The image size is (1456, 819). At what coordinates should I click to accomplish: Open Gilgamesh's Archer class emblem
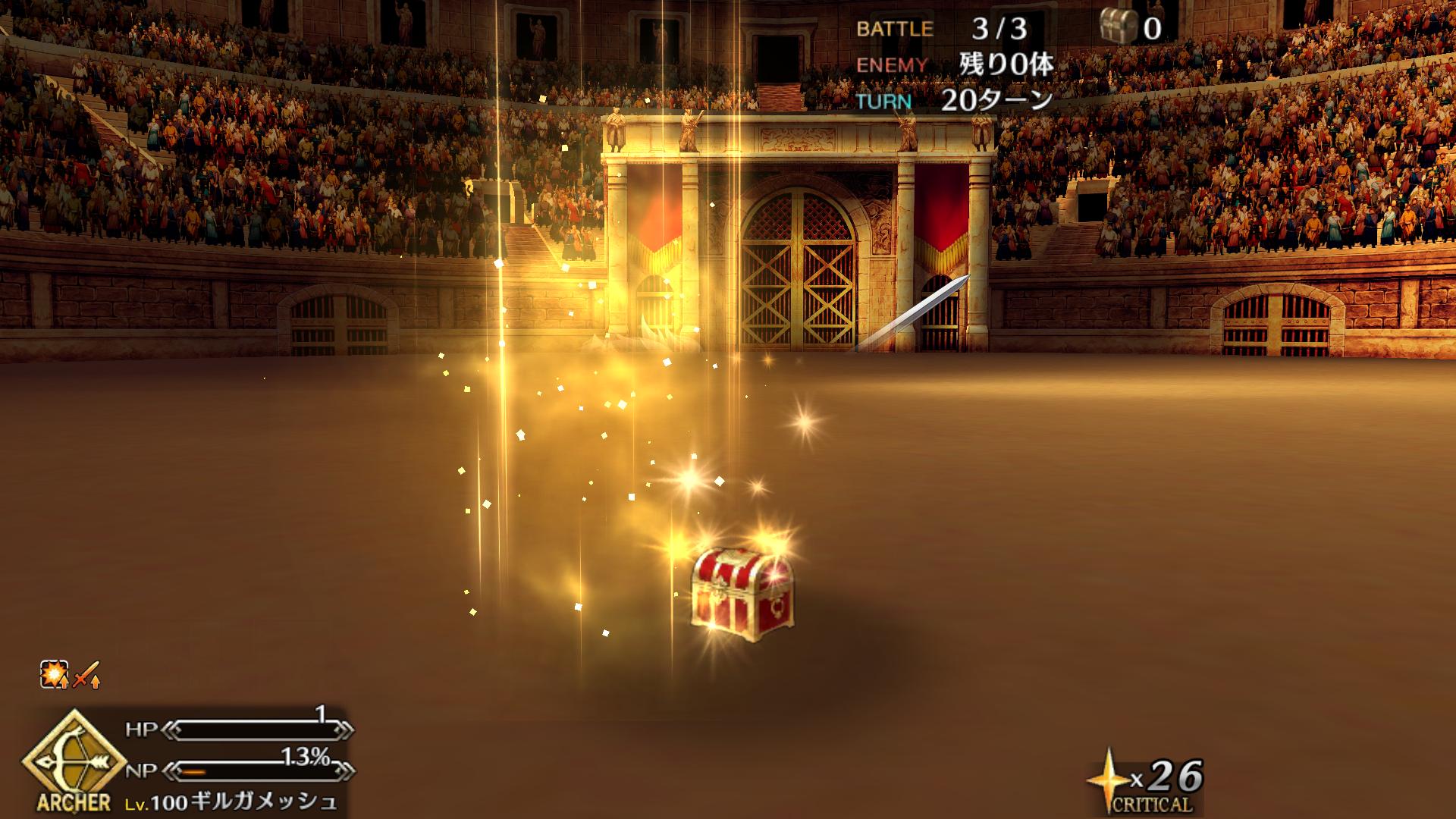coord(74,760)
